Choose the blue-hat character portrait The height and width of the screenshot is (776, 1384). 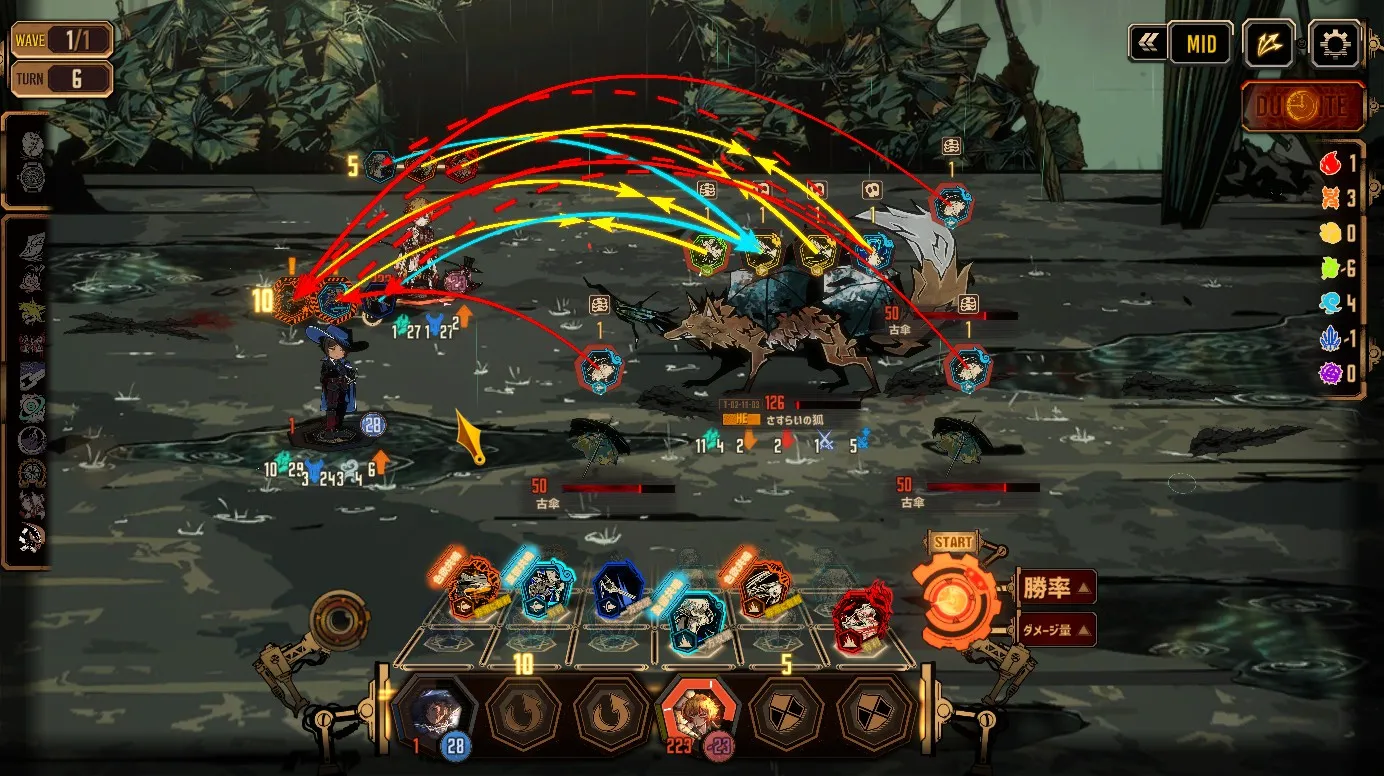[434, 711]
